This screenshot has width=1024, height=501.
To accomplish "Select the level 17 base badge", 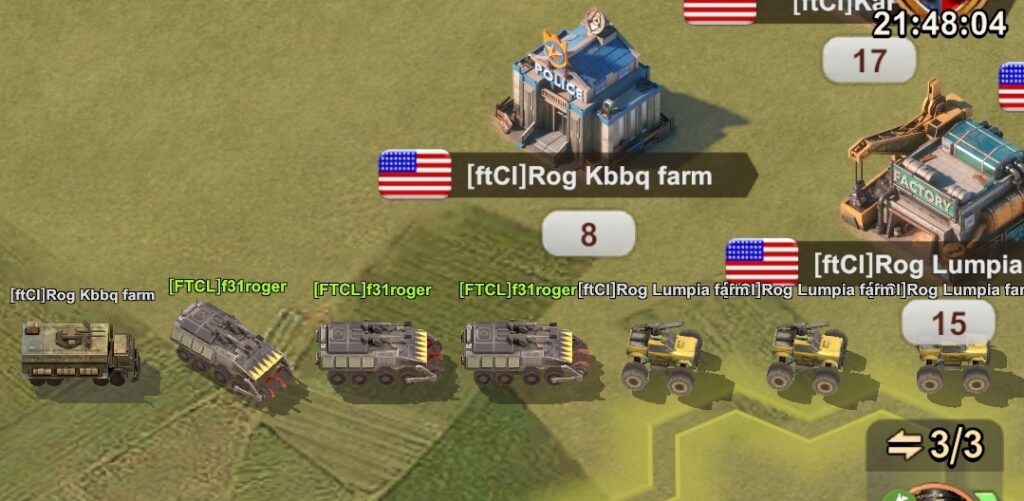I will click(x=868, y=61).
